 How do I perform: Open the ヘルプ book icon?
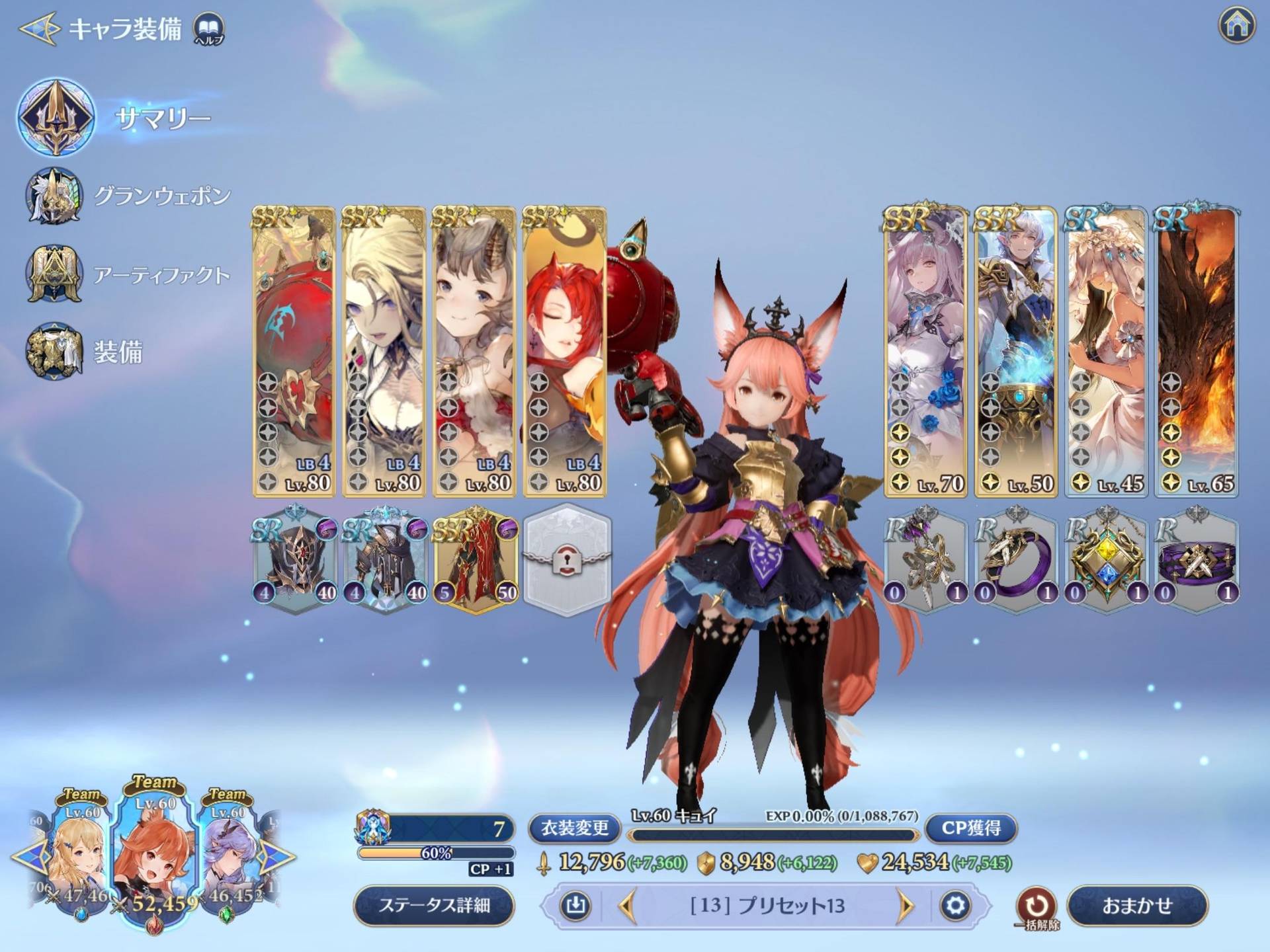tap(208, 28)
